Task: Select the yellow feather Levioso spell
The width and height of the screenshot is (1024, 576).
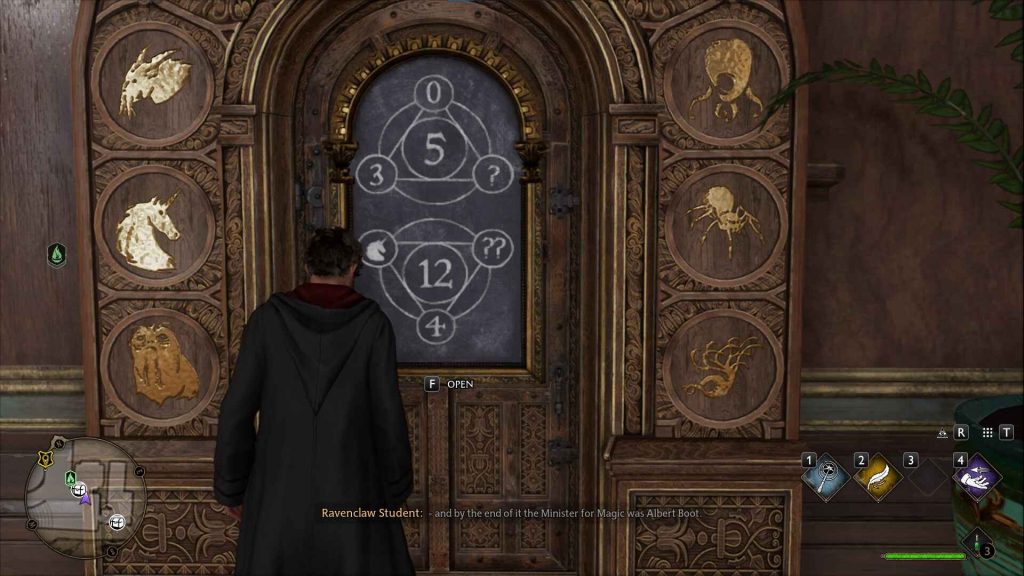Action: 877,477
